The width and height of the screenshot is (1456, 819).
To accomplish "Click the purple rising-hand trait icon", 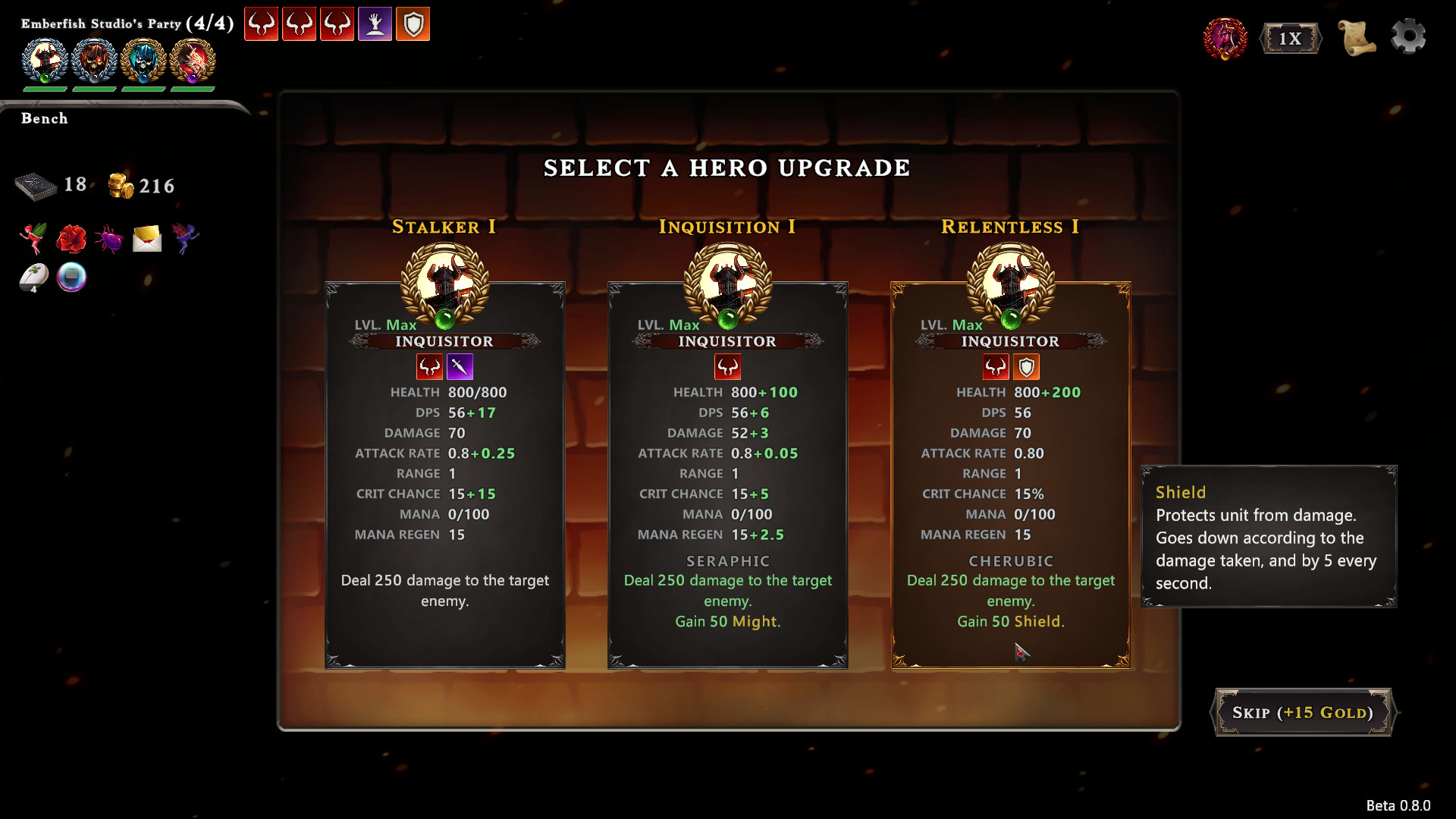I will [x=375, y=24].
